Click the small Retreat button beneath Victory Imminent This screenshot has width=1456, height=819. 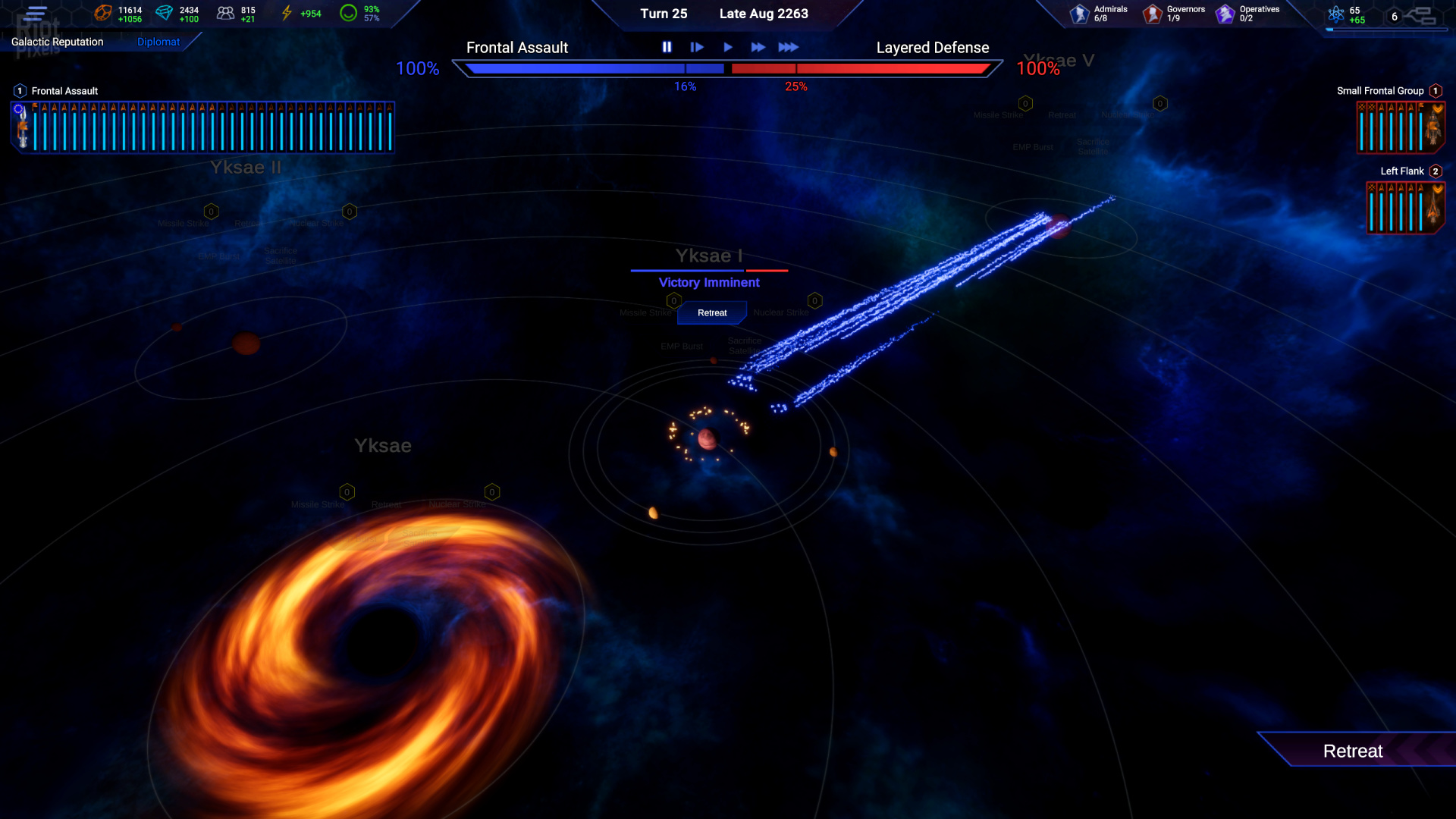pyautogui.click(x=711, y=312)
